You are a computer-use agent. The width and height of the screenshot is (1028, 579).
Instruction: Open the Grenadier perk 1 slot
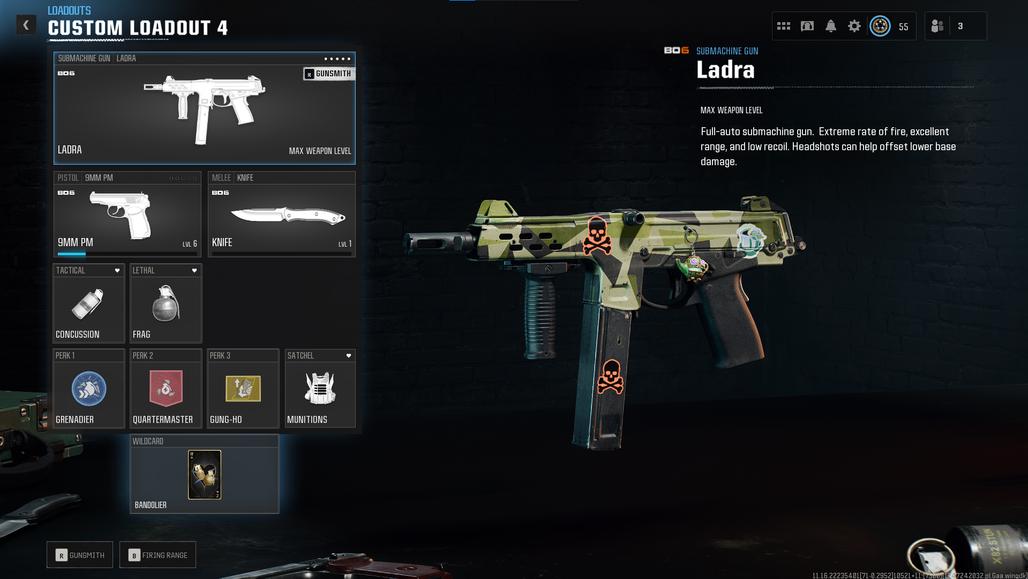(89, 389)
